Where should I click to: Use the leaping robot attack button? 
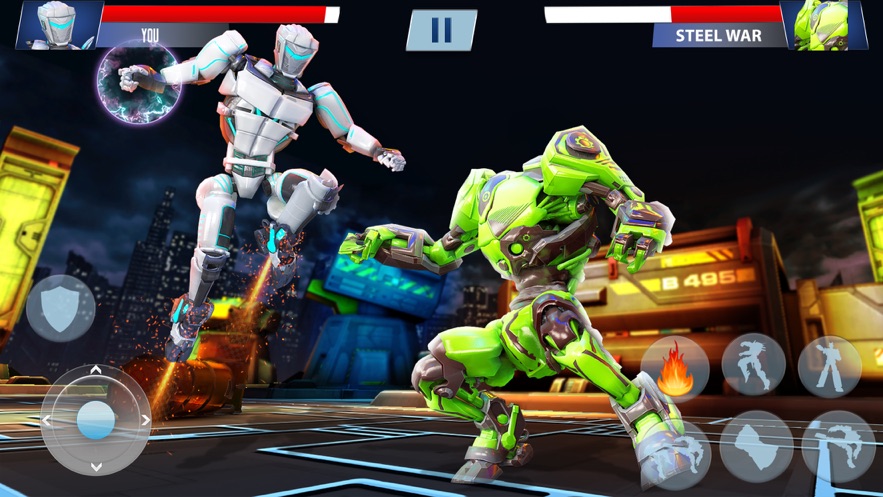point(753,367)
